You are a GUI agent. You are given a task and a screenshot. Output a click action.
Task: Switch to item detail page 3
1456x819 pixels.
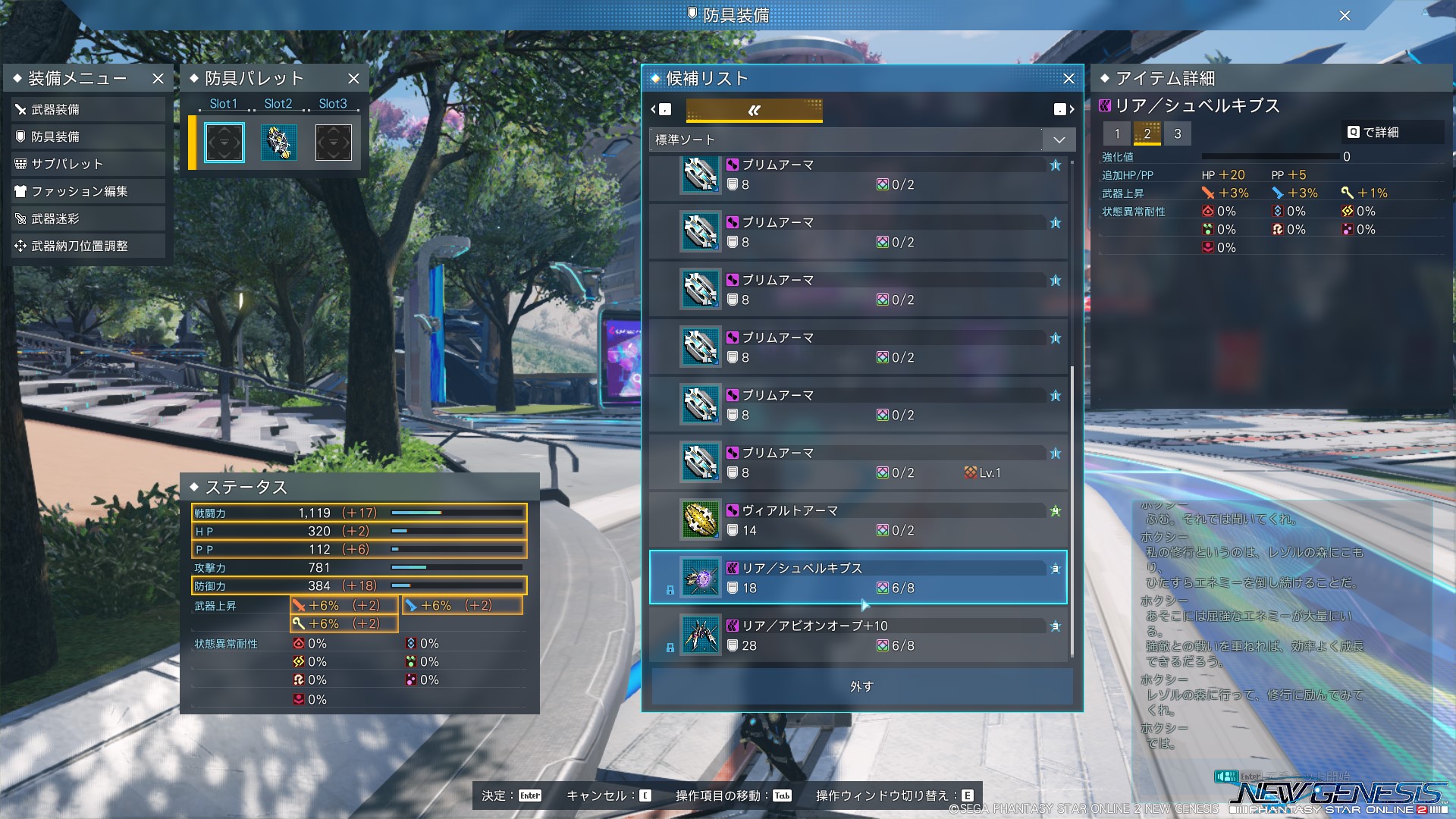(x=1177, y=134)
